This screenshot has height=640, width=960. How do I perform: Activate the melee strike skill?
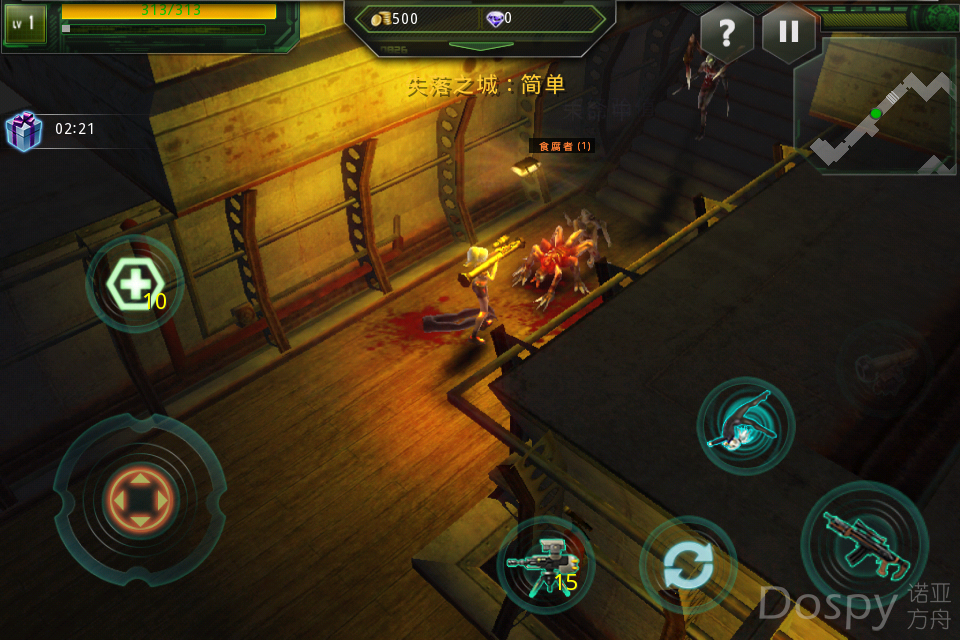(745, 426)
